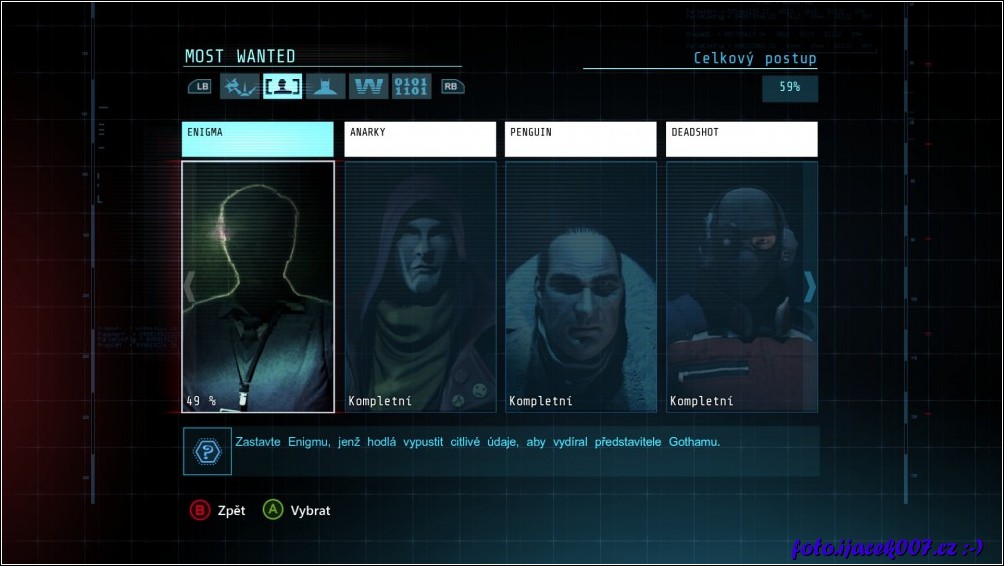1004x566 pixels.
Task: Switch to the binary code 0101 tab
Action: (411, 87)
